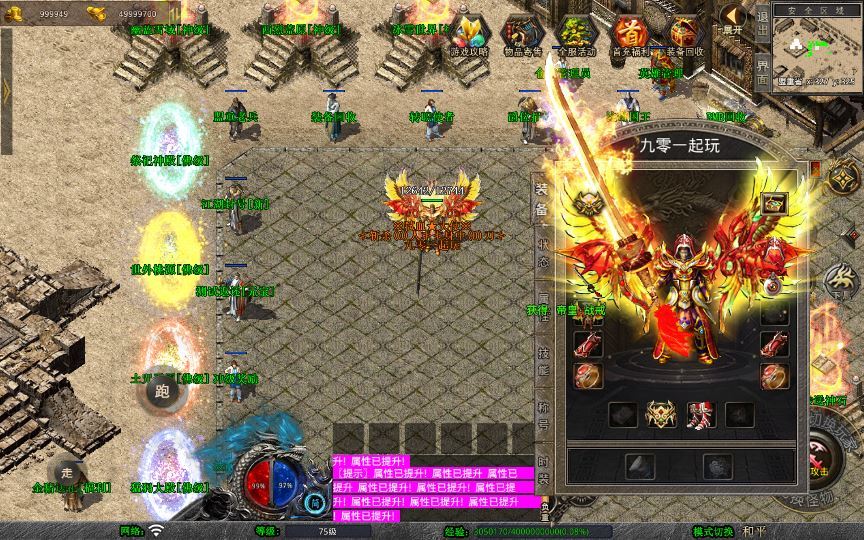
Task: Select the golden helmet slot beside the boots
Action: click(x=658, y=413)
